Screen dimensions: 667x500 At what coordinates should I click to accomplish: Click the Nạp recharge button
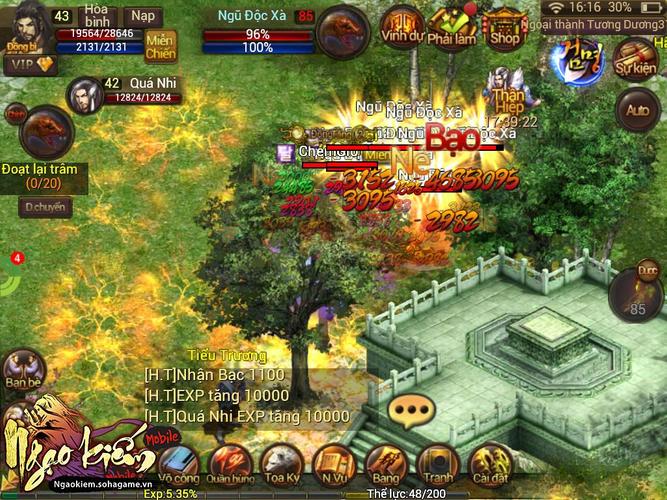click(144, 17)
